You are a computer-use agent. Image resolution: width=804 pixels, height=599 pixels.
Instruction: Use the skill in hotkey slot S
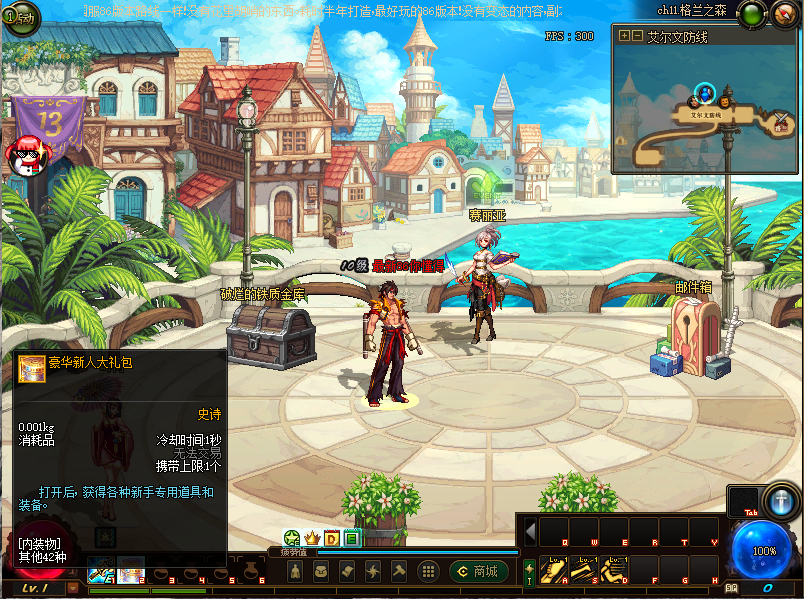pos(586,570)
